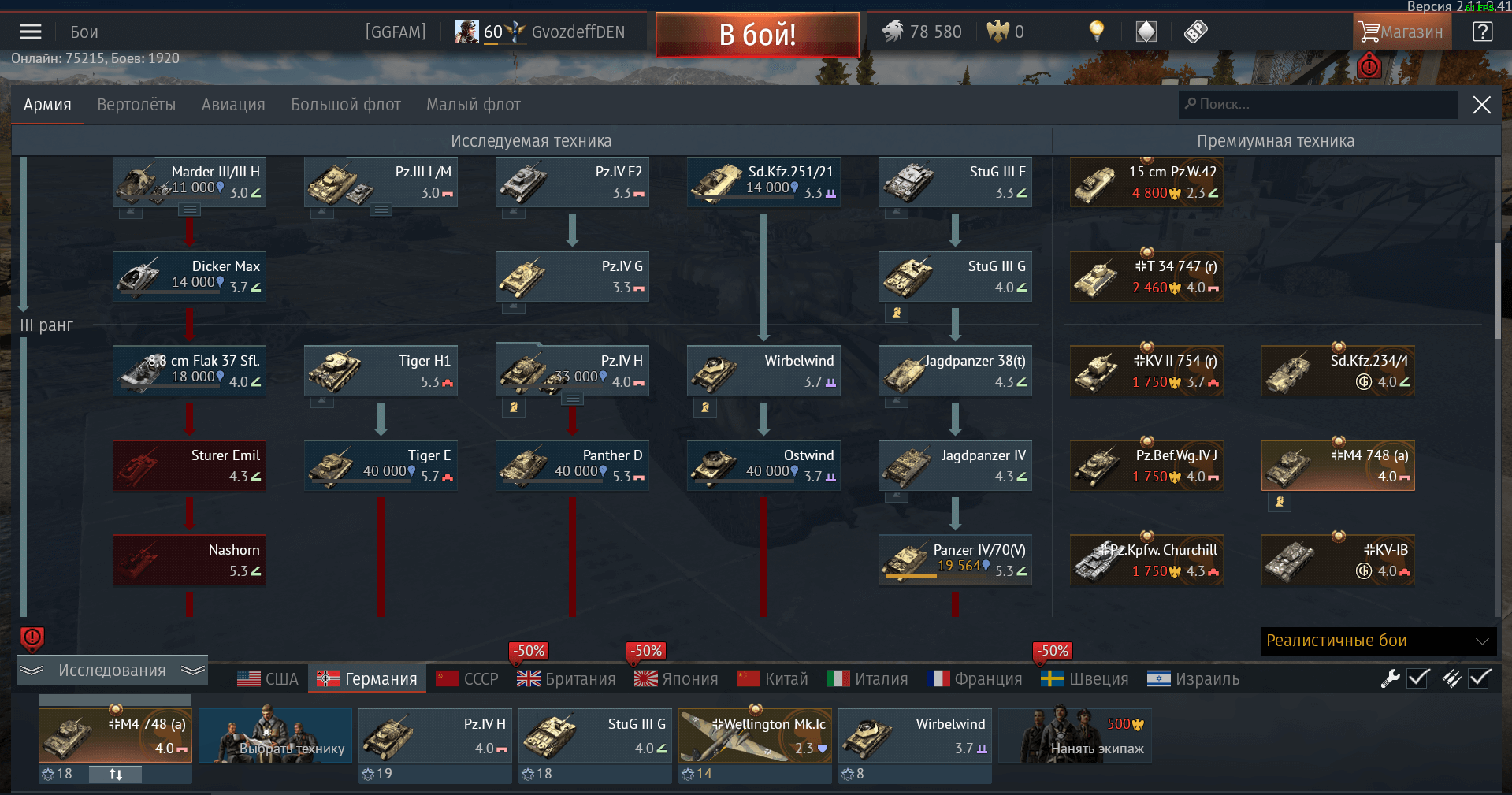Choose the Panther D research tile
The width and height of the screenshot is (1512, 795).
pos(572,466)
